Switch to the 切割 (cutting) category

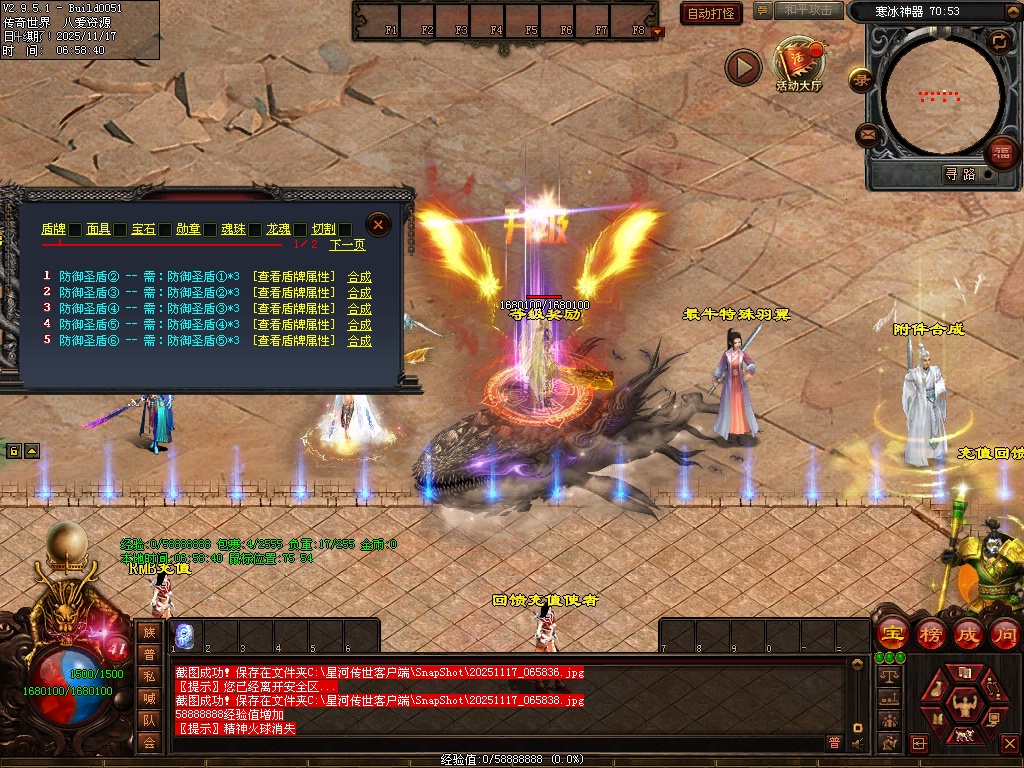pos(323,229)
